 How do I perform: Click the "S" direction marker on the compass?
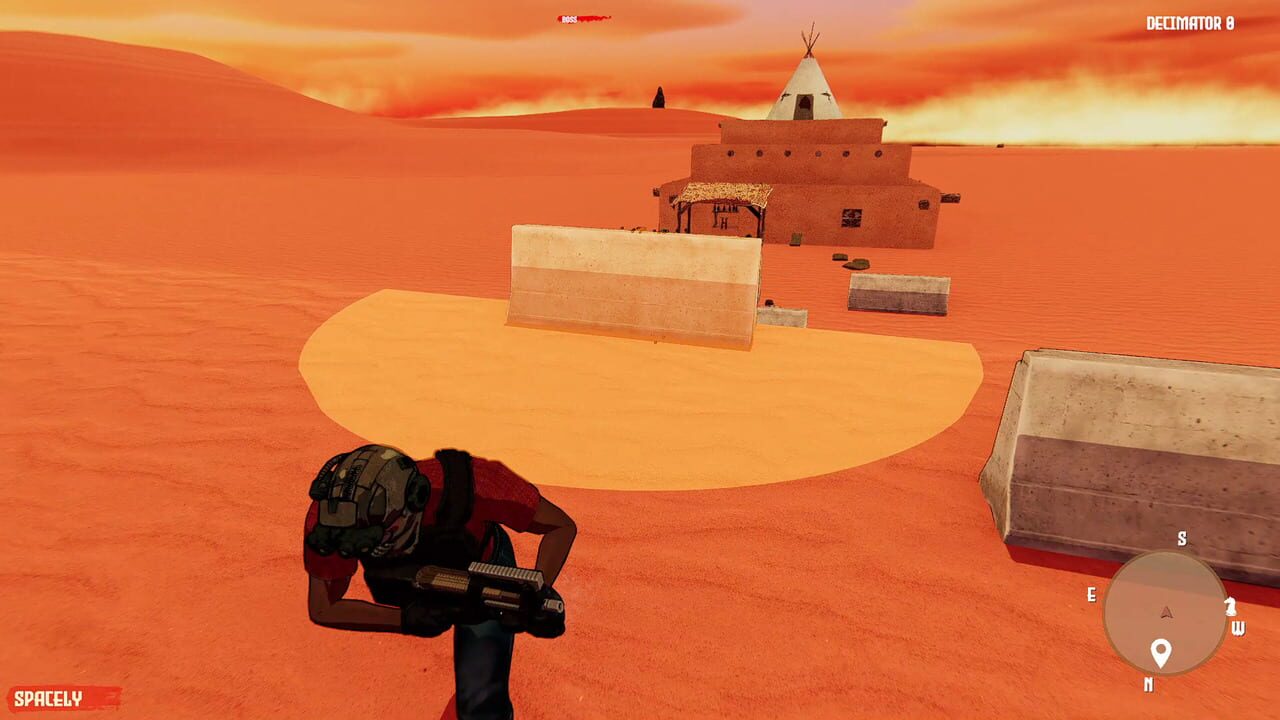(1182, 538)
